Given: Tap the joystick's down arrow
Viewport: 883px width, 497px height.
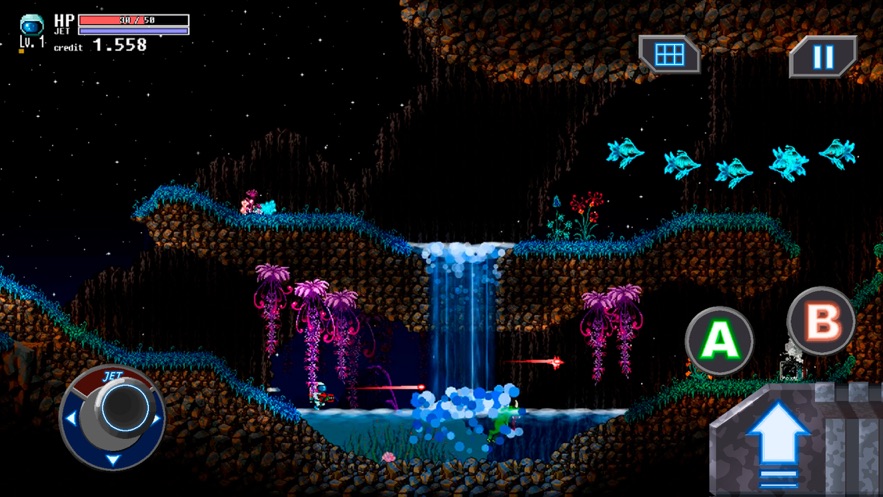Looking at the screenshot, I should pos(112,459).
